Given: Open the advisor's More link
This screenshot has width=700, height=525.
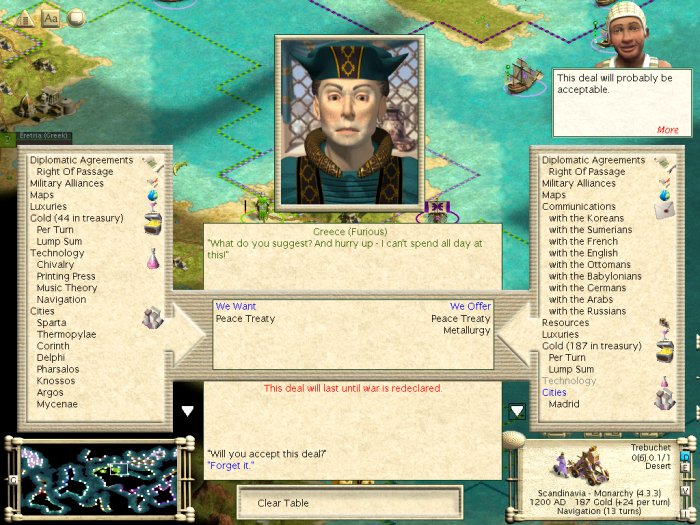Looking at the screenshot, I should pos(667,130).
